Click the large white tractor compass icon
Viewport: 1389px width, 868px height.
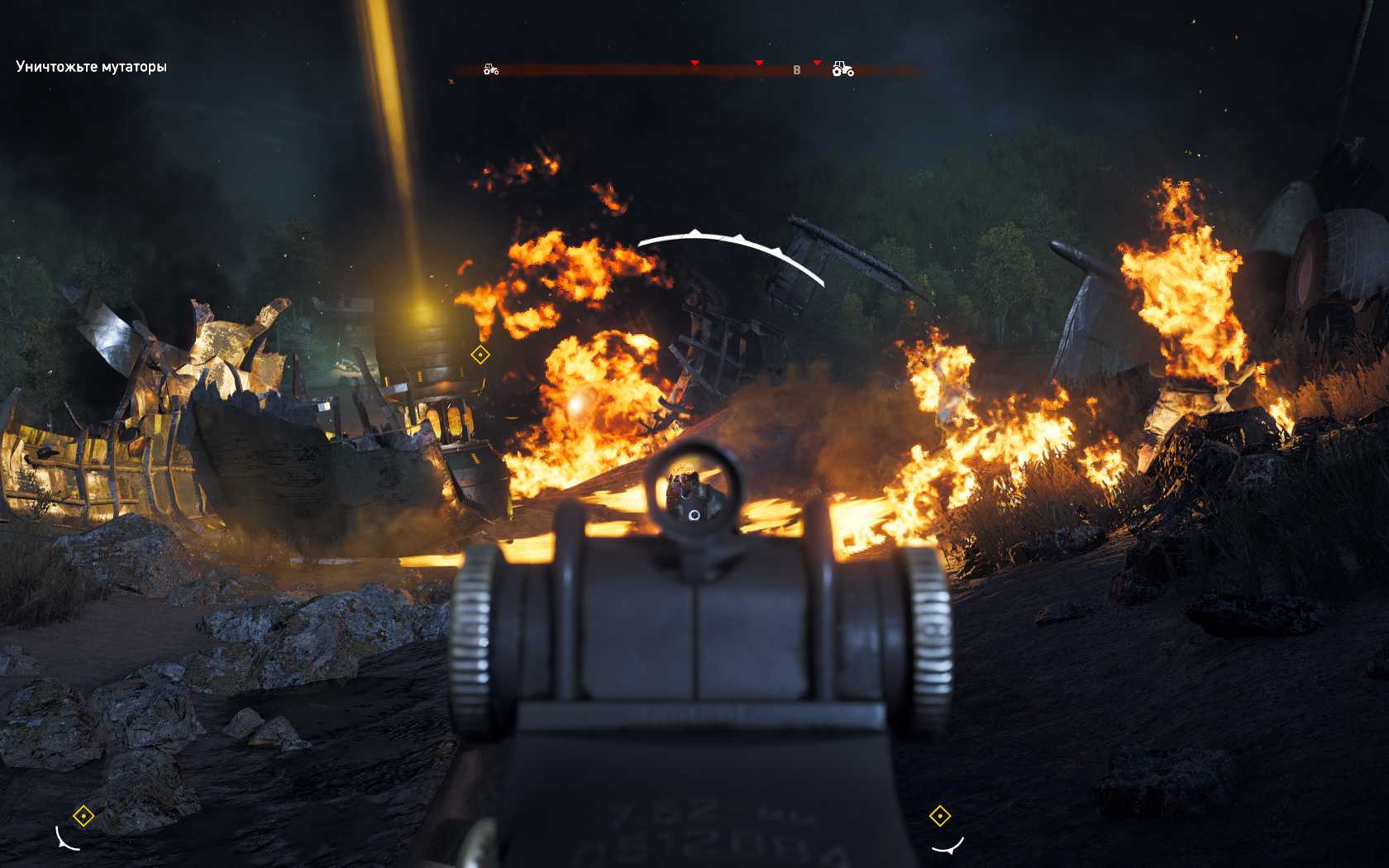pyautogui.click(x=842, y=69)
